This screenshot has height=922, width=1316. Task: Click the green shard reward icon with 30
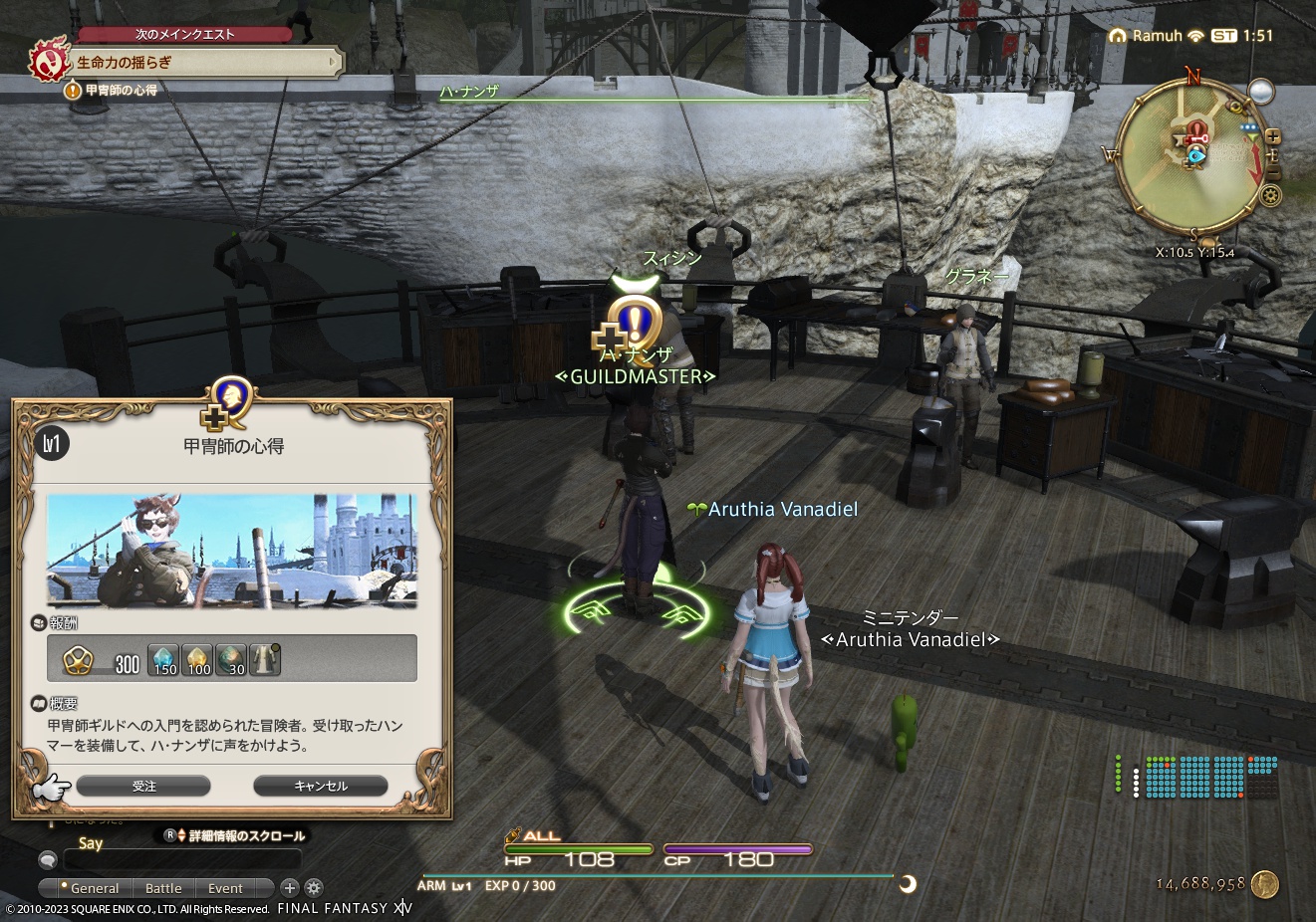tap(230, 659)
